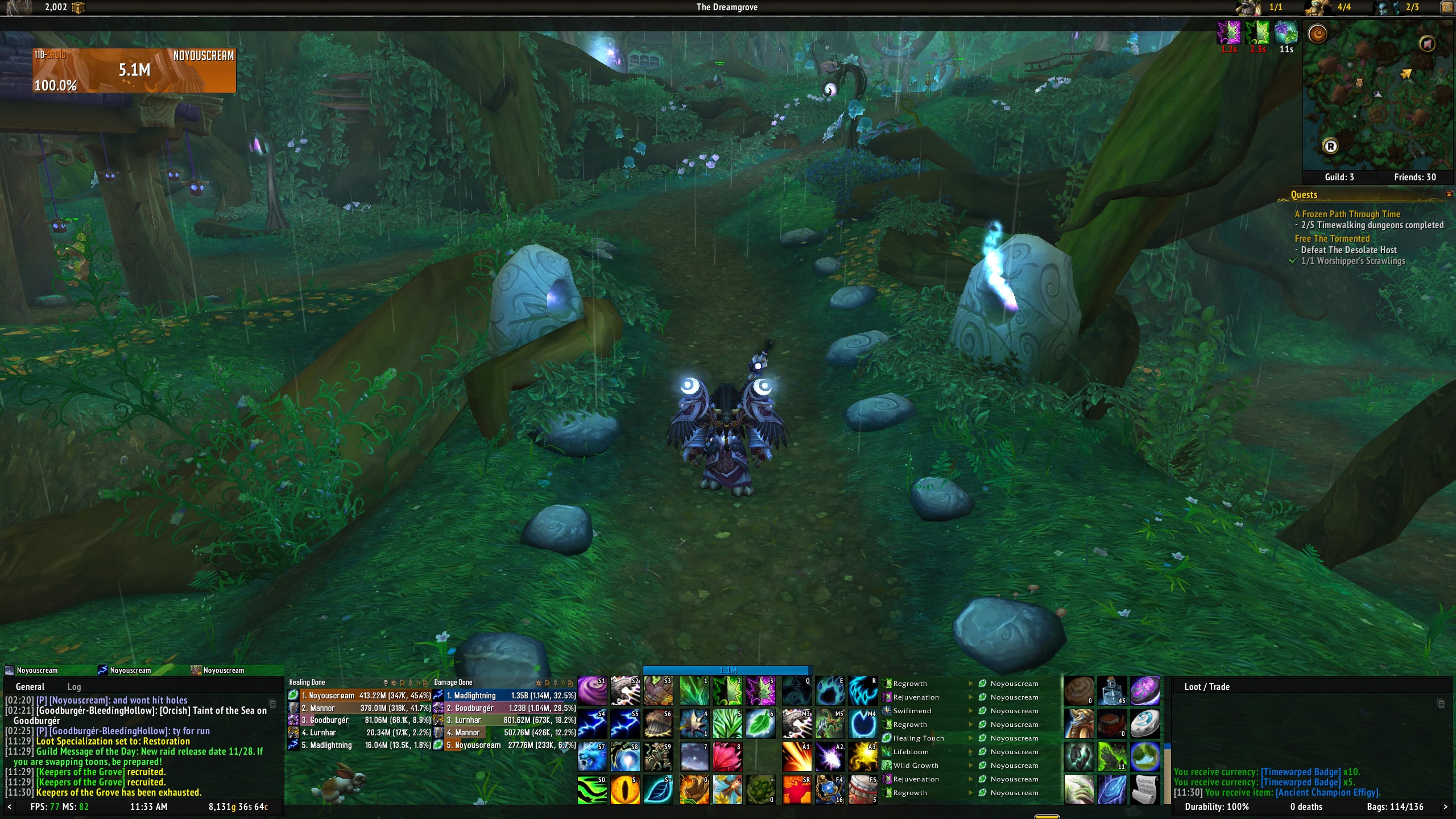The width and height of the screenshot is (1456, 819).
Task: Use the orange eye ability
Action: (625, 790)
